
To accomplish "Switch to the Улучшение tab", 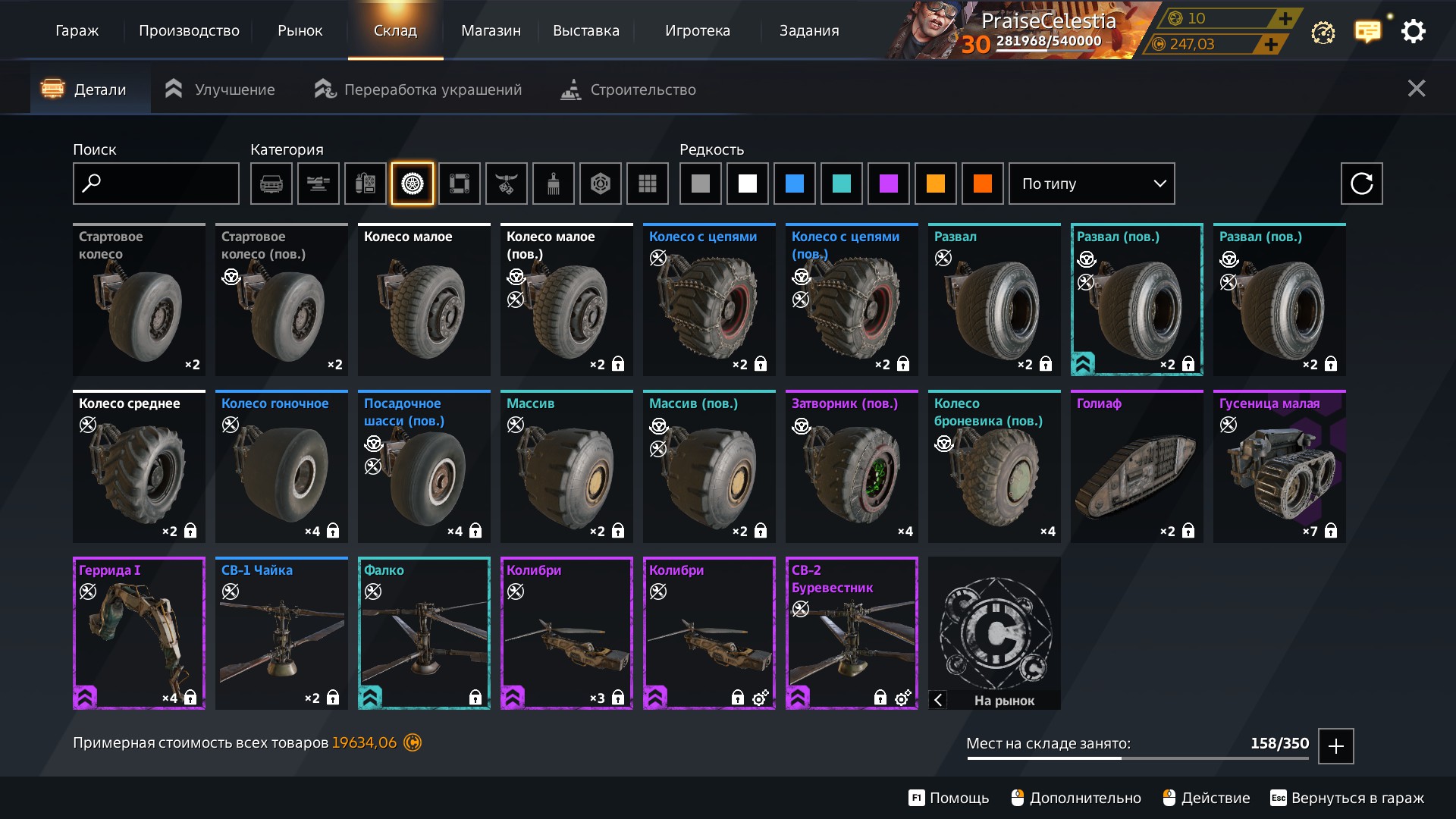I will point(220,89).
